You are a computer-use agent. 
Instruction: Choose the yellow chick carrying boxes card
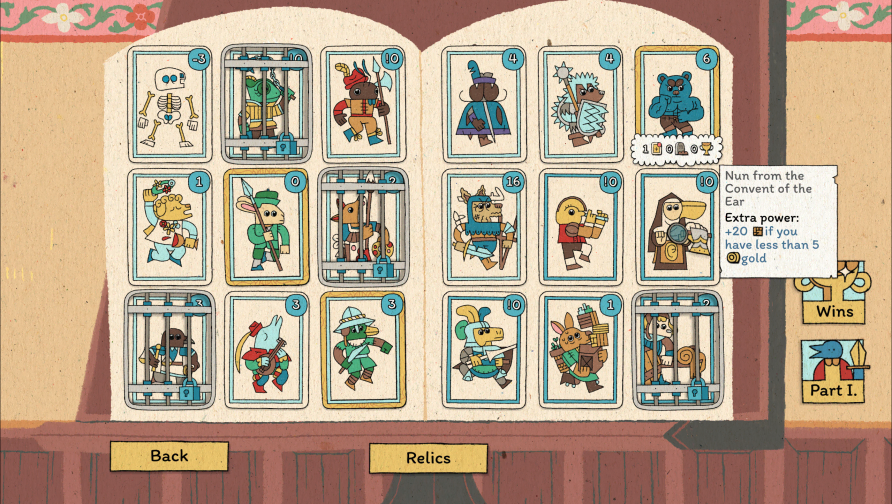[x=581, y=228]
